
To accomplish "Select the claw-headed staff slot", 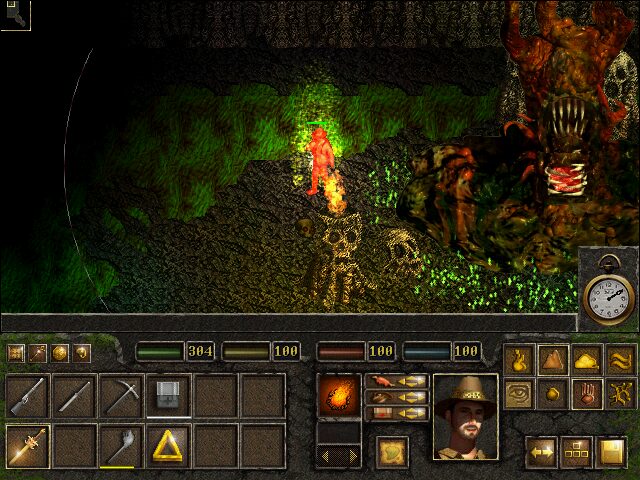I will pyautogui.click(x=121, y=445).
